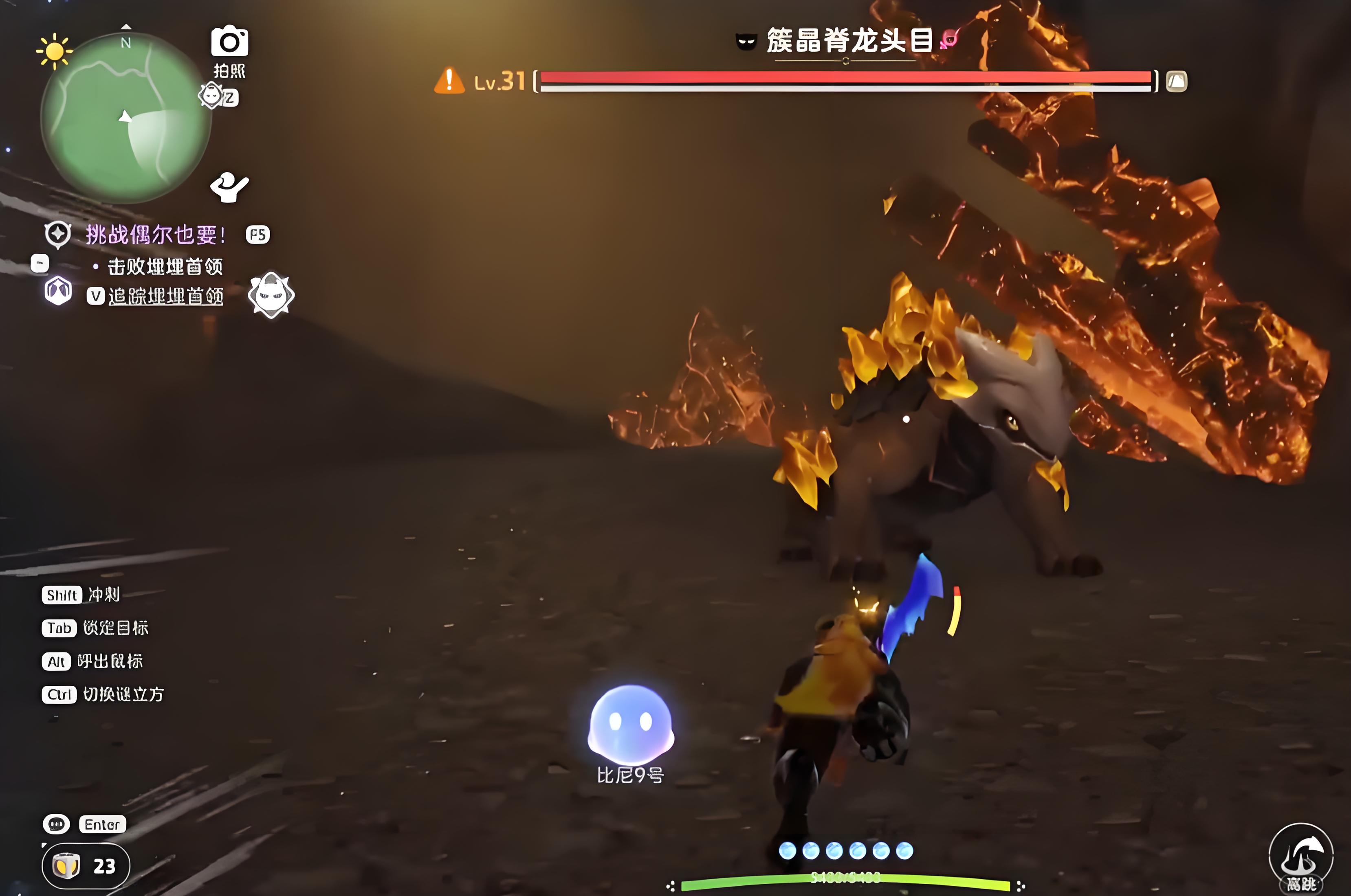This screenshot has width=1351, height=896.
Task: Collapse the quest tracker with the minus toggle
Action: click(40, 263)
